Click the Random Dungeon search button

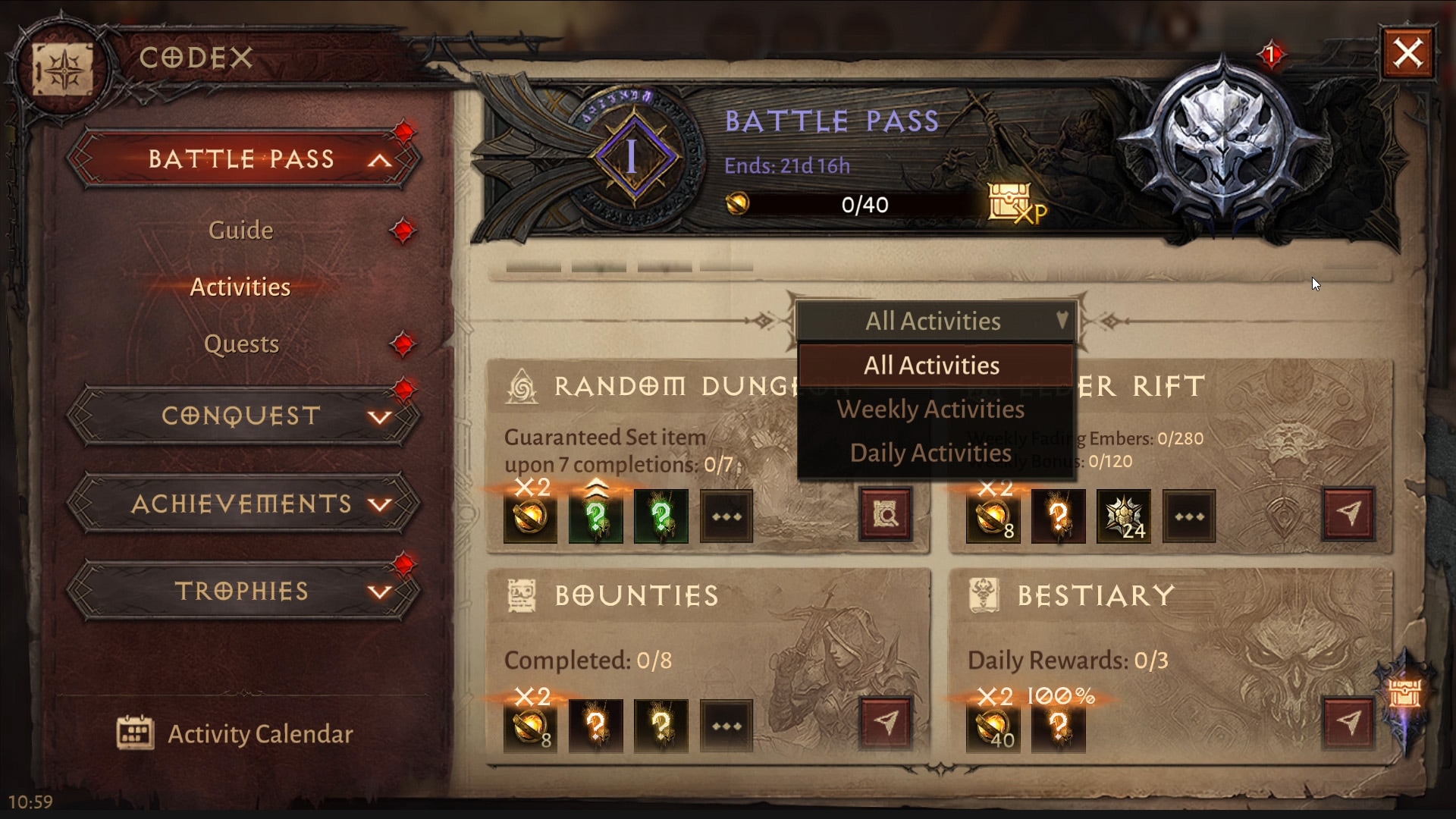point(885,515)
